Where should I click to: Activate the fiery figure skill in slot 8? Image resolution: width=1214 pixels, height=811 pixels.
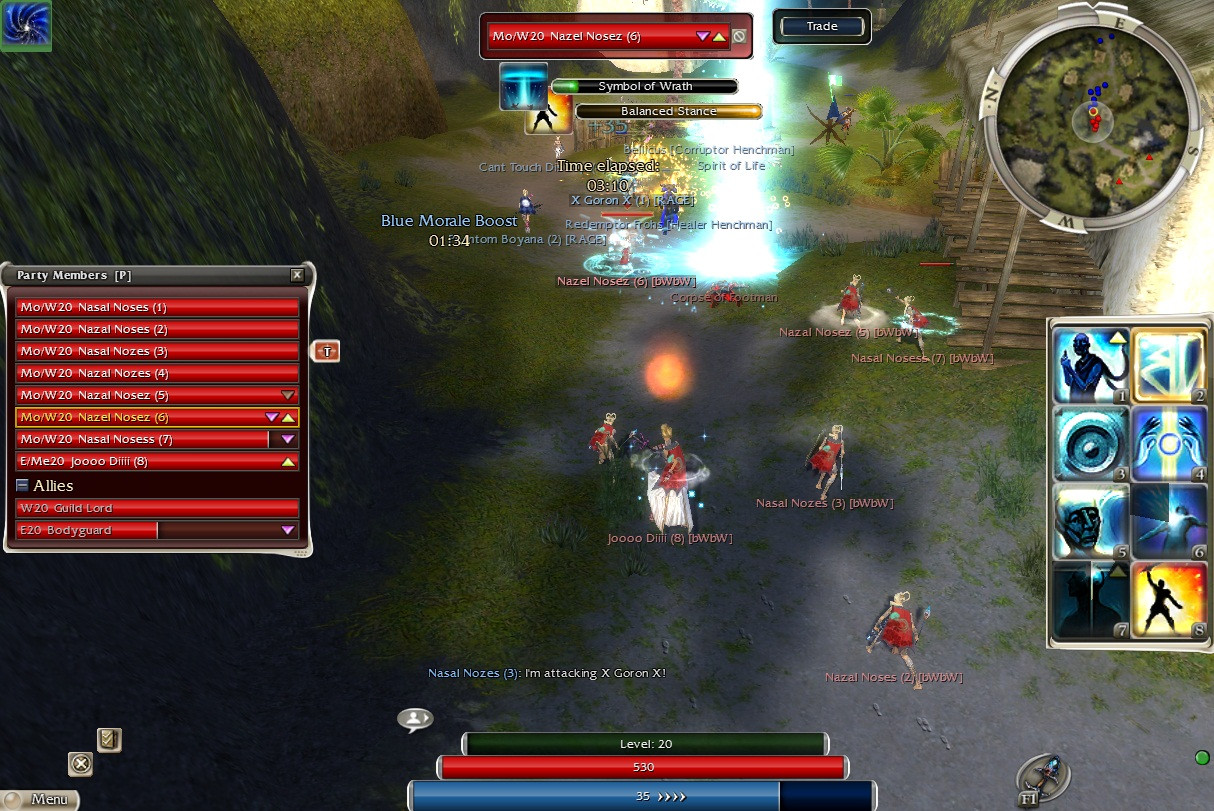click(1169, 600)
